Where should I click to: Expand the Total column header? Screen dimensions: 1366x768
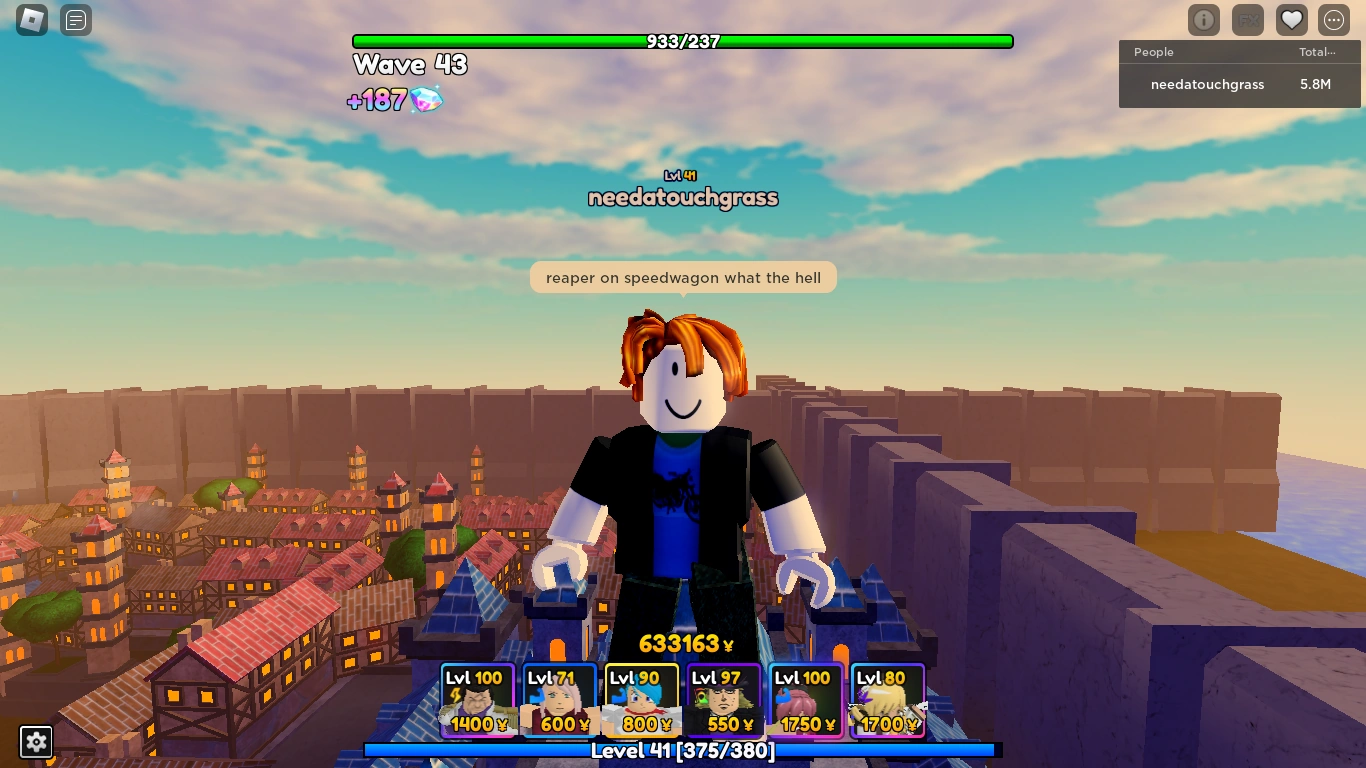[1318, 52]
